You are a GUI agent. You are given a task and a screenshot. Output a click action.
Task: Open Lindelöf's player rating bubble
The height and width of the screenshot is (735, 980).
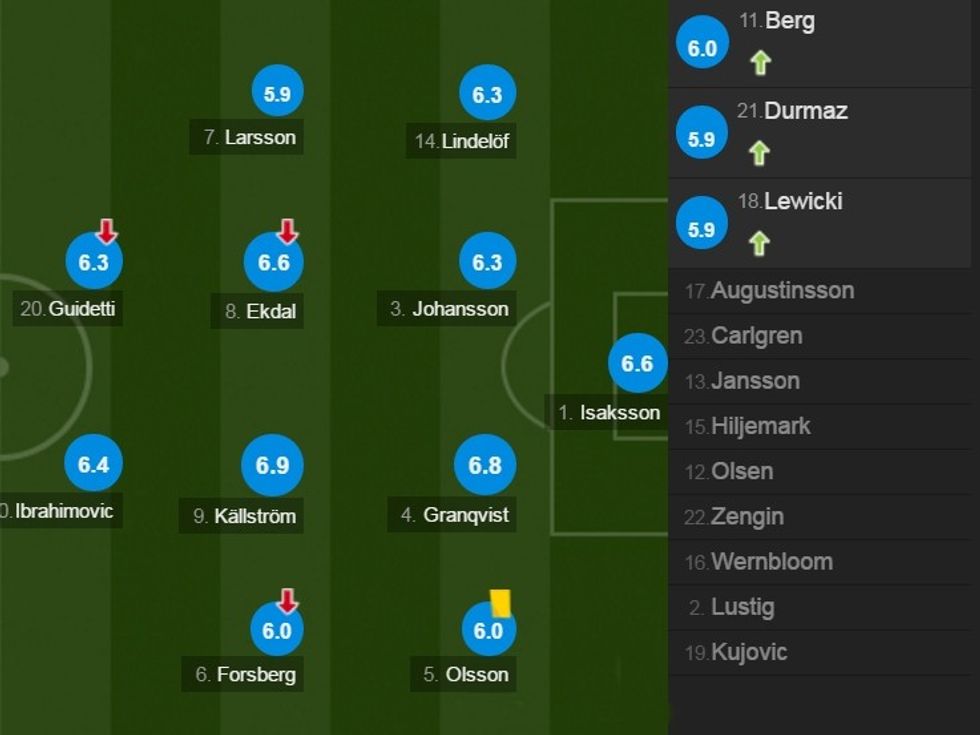tap(487, 94)
